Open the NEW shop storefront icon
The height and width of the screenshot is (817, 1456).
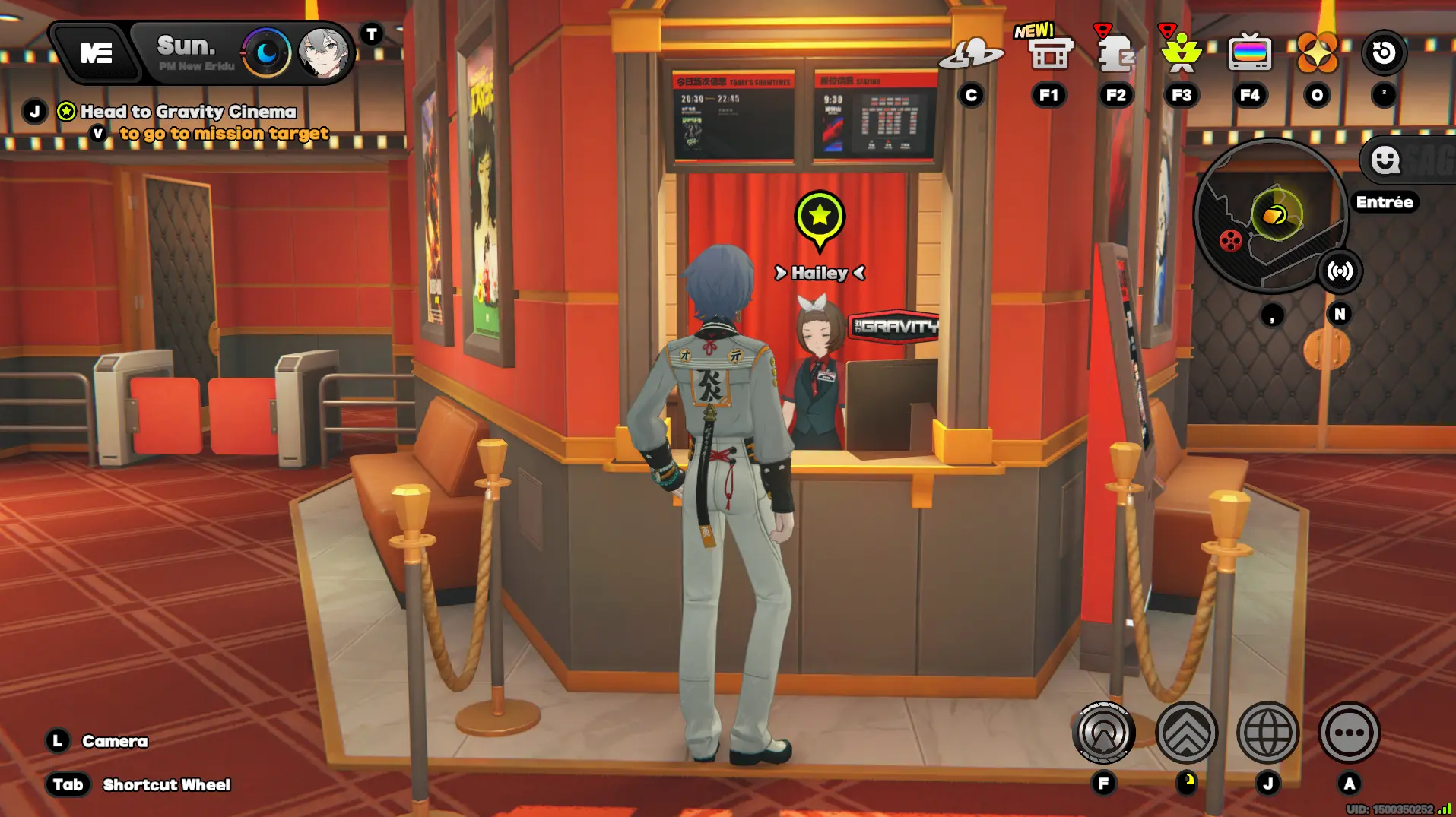(x=1048, y=53)
